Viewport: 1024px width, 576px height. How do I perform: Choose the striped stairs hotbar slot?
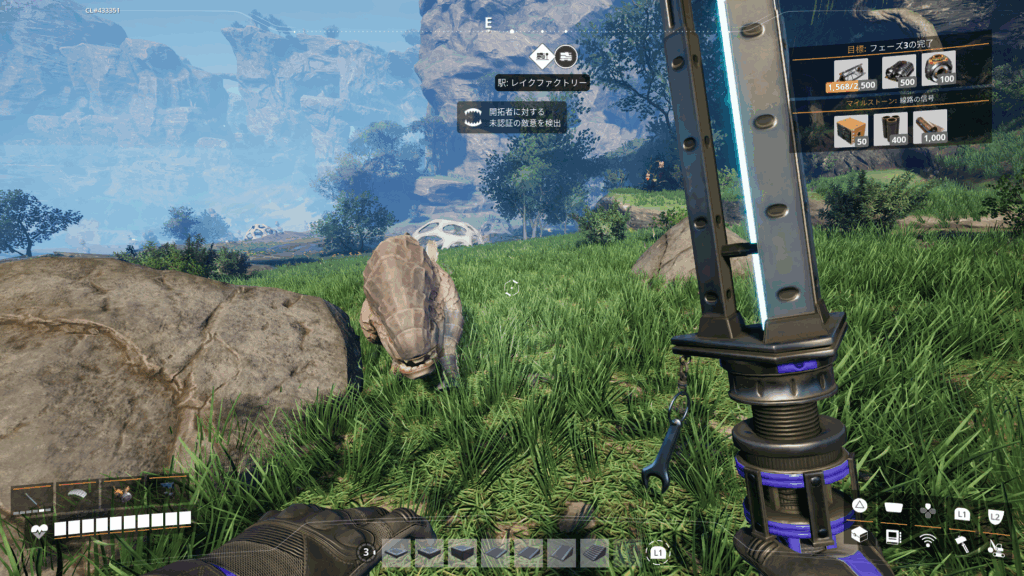pos(594,551)
